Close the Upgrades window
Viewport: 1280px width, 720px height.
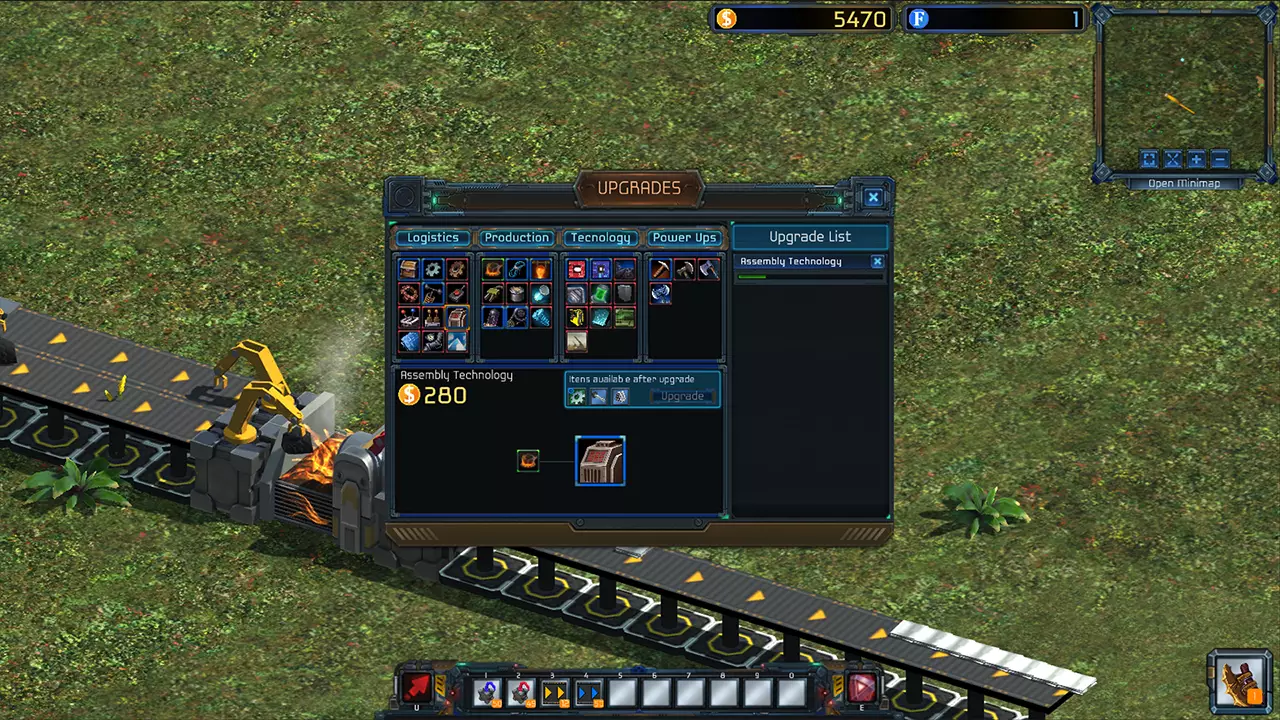[873, 198]
